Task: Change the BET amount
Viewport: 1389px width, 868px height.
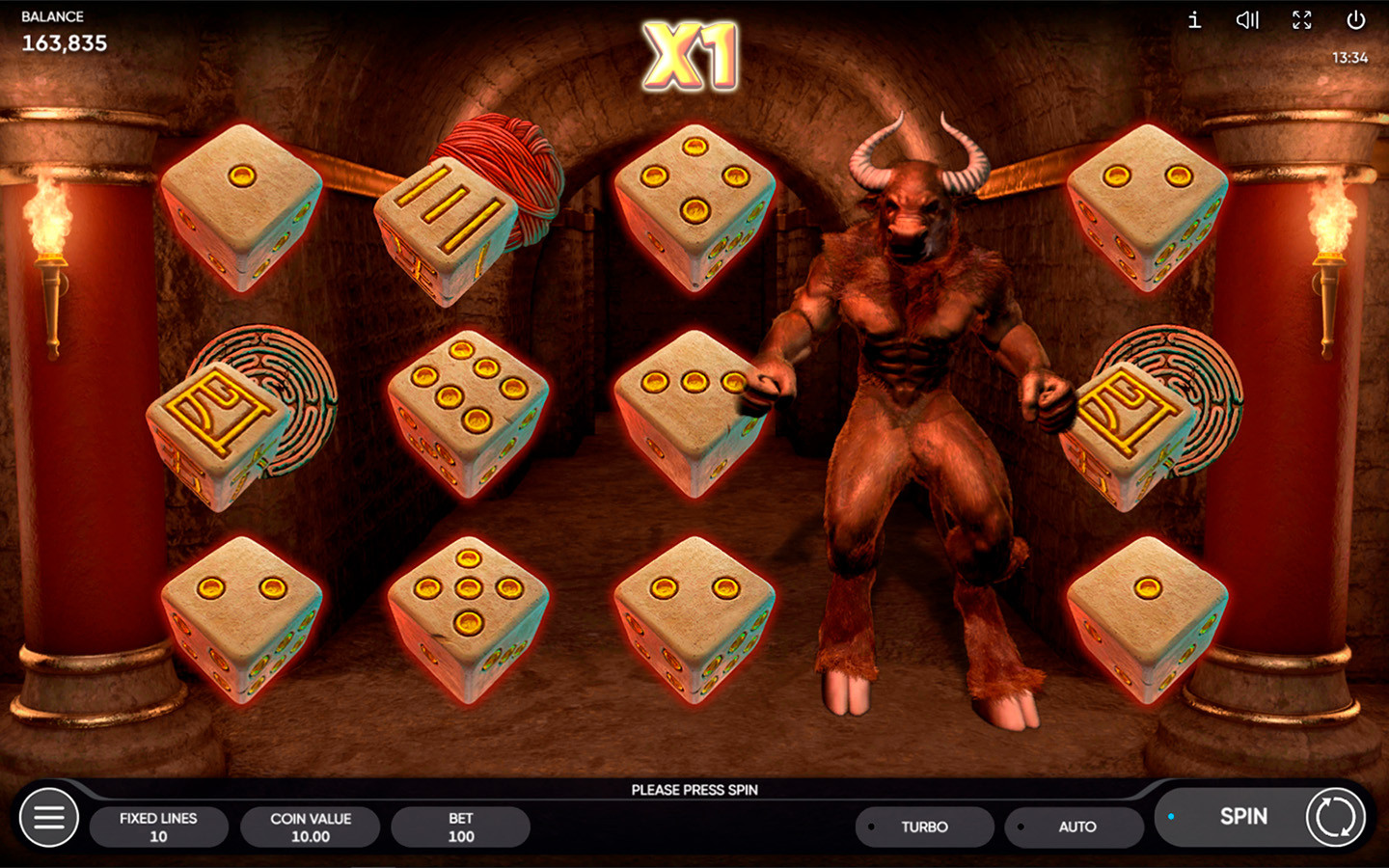Action: [x=461, y=827]
